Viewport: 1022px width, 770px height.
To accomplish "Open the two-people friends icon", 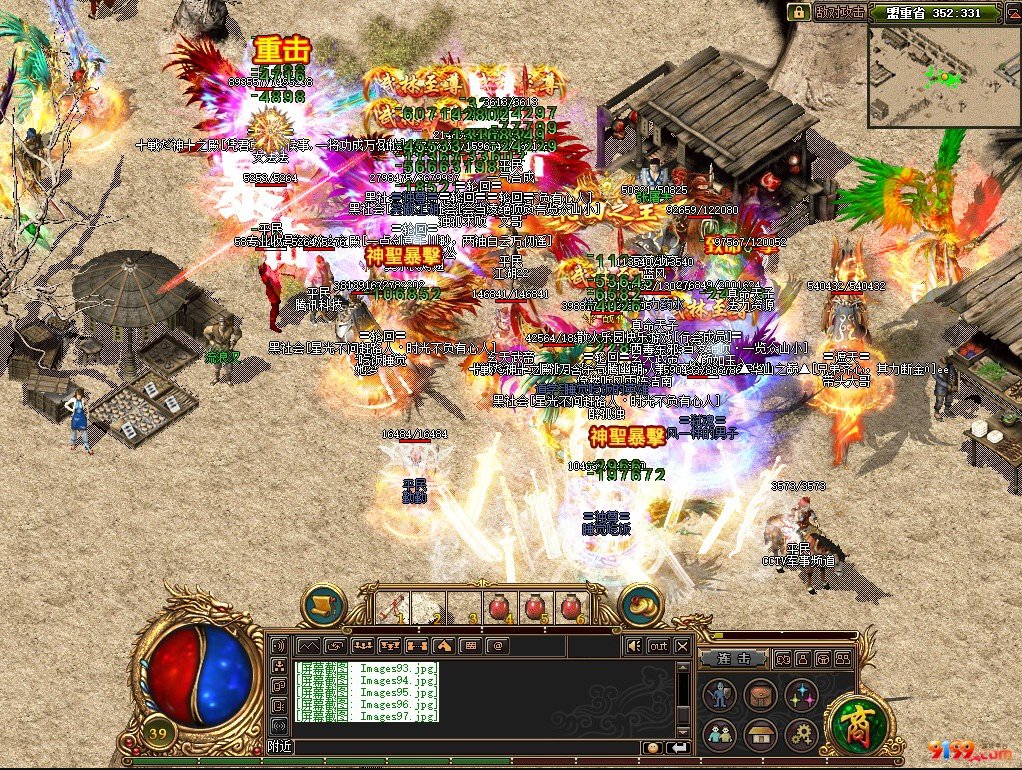I will [720, 735].
